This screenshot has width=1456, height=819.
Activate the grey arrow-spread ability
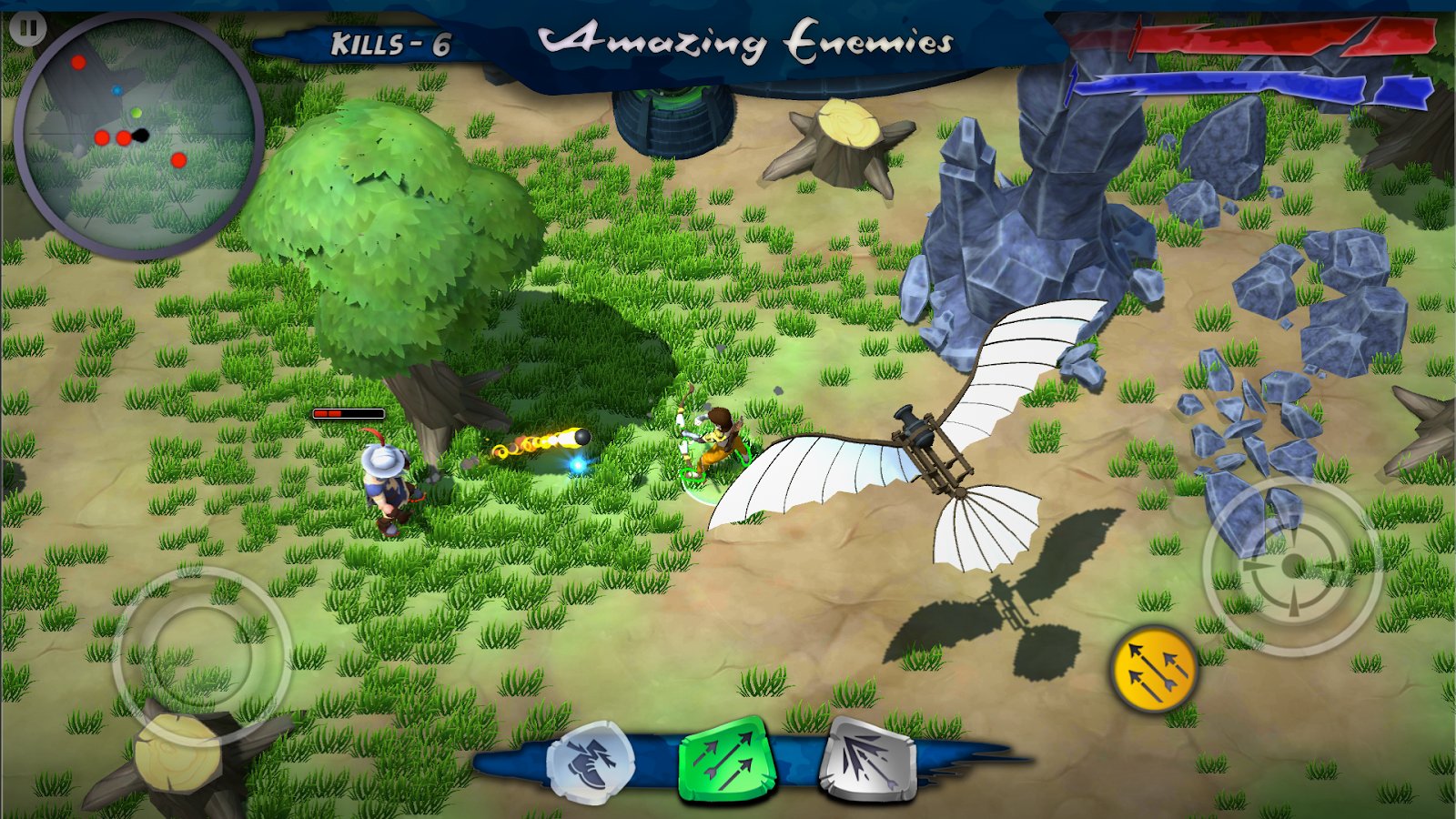869,759
